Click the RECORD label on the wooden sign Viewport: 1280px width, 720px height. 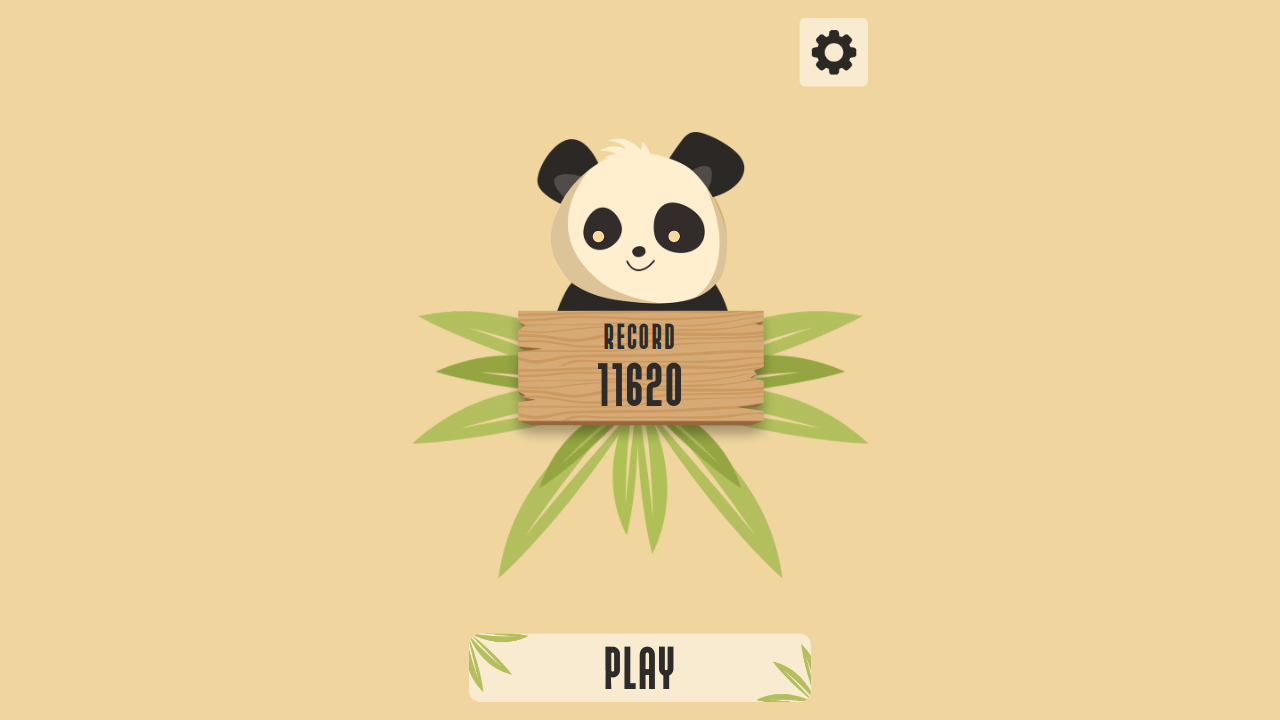[639, 338]
